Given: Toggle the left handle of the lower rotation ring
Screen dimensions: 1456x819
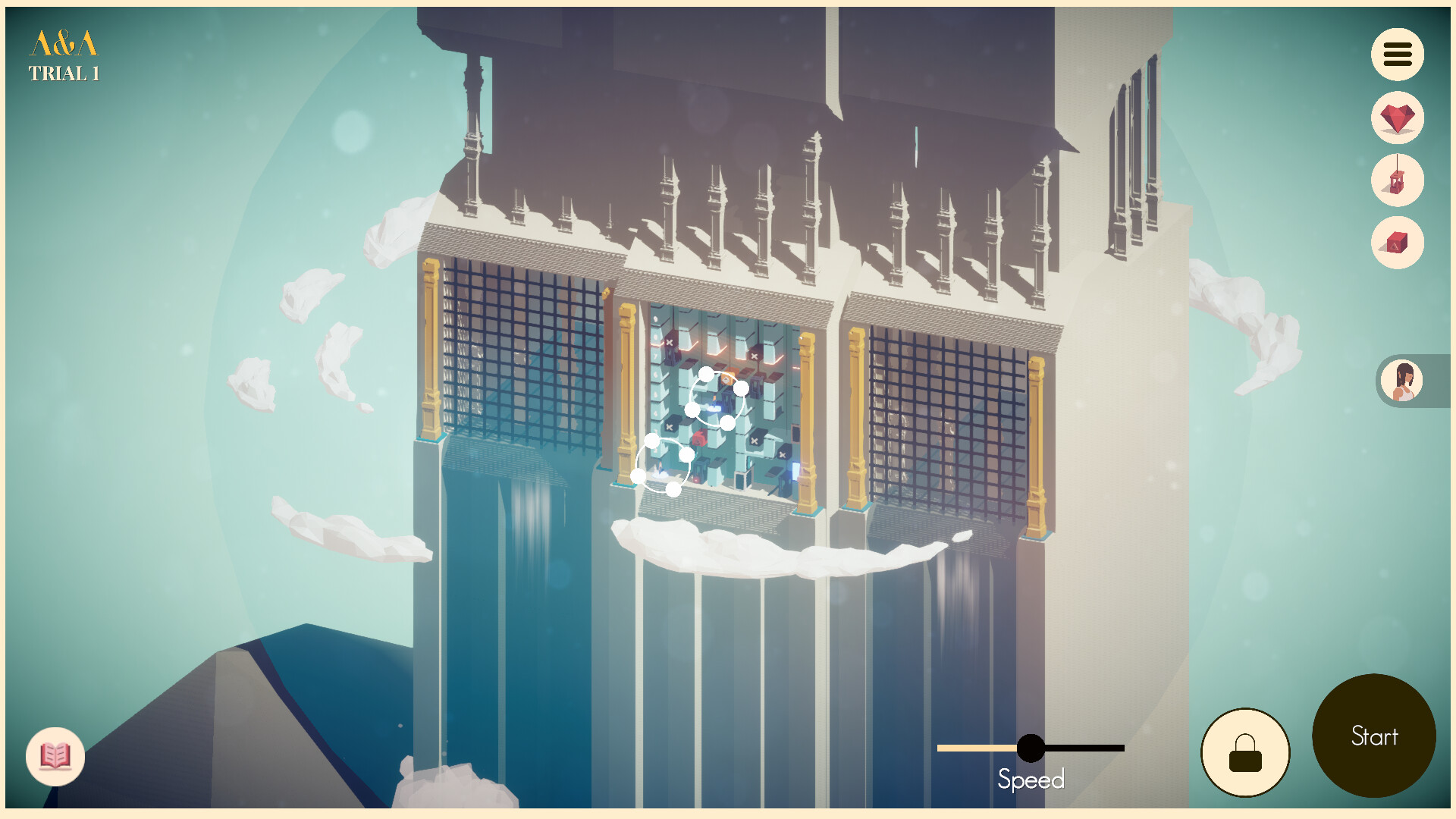Looking at the screenshot, I should (x=638, y=475).
